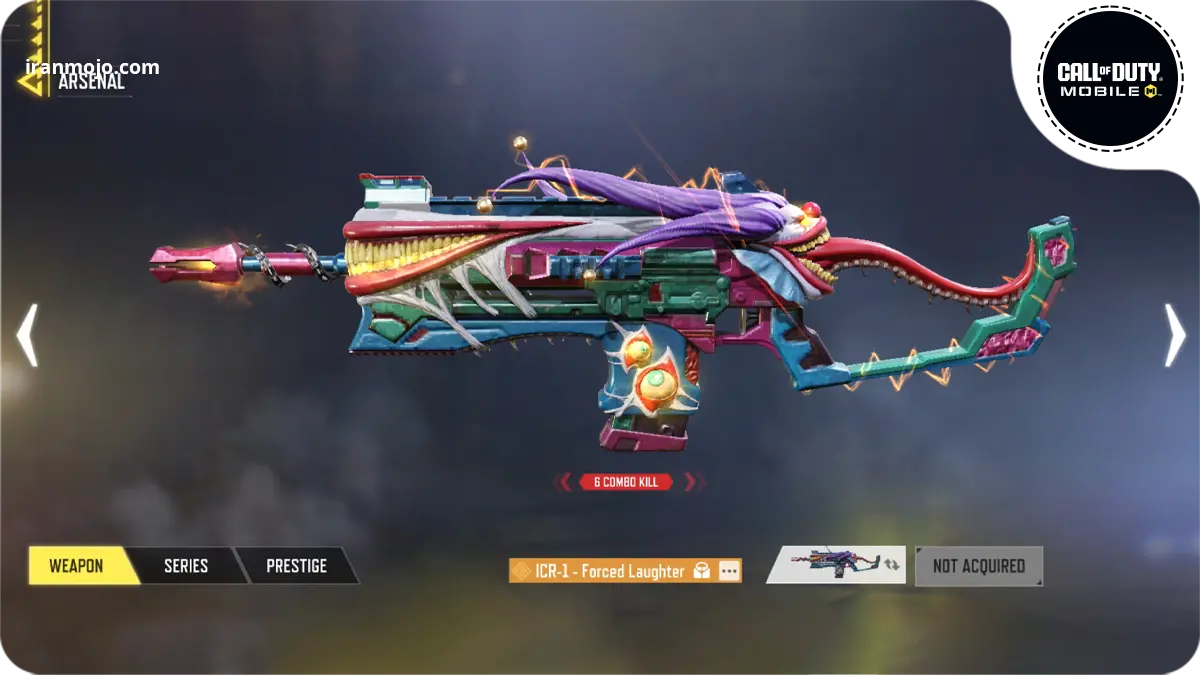Open the Prestige tab
1200x675 pixels.
(296, 566)
